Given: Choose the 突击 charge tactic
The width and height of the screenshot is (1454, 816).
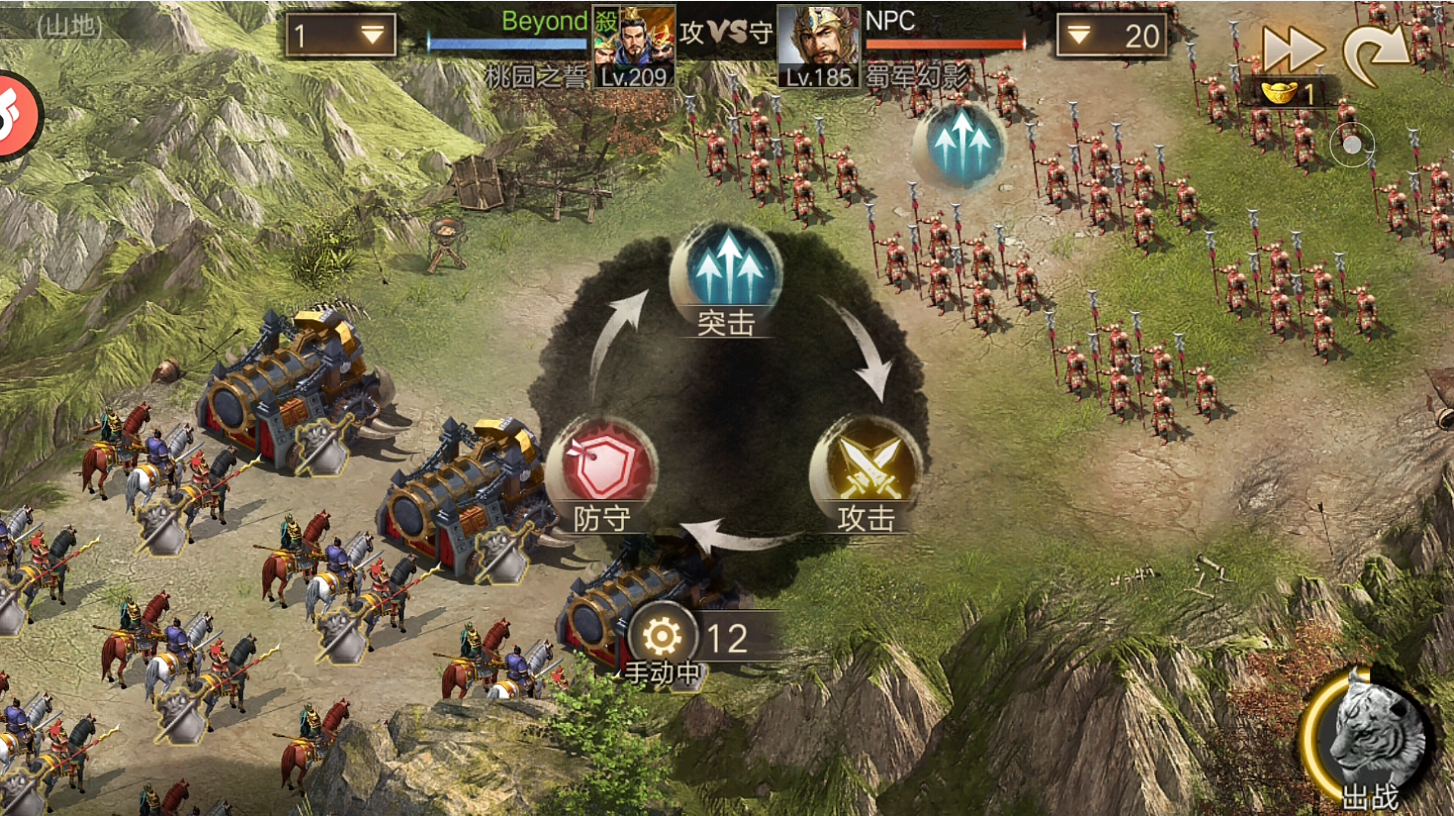Looking at the screenshot, I should [725, 267].
